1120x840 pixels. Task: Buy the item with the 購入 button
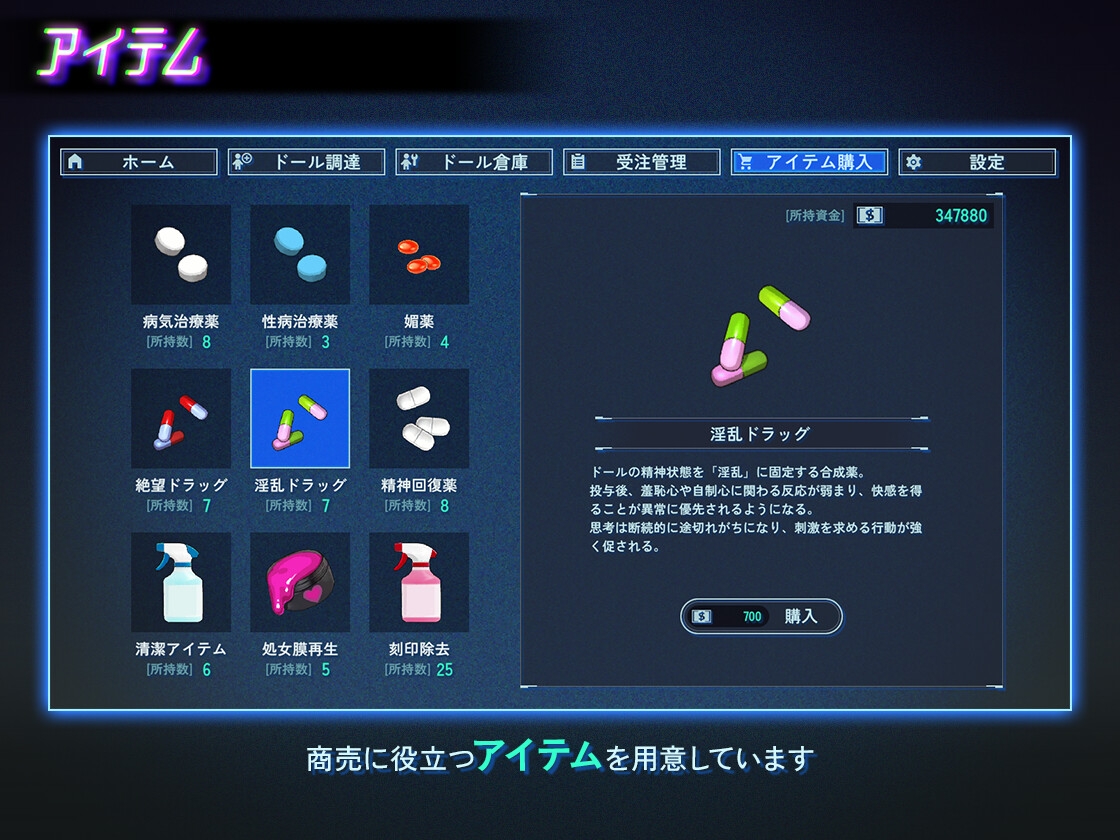coord(762,617)
